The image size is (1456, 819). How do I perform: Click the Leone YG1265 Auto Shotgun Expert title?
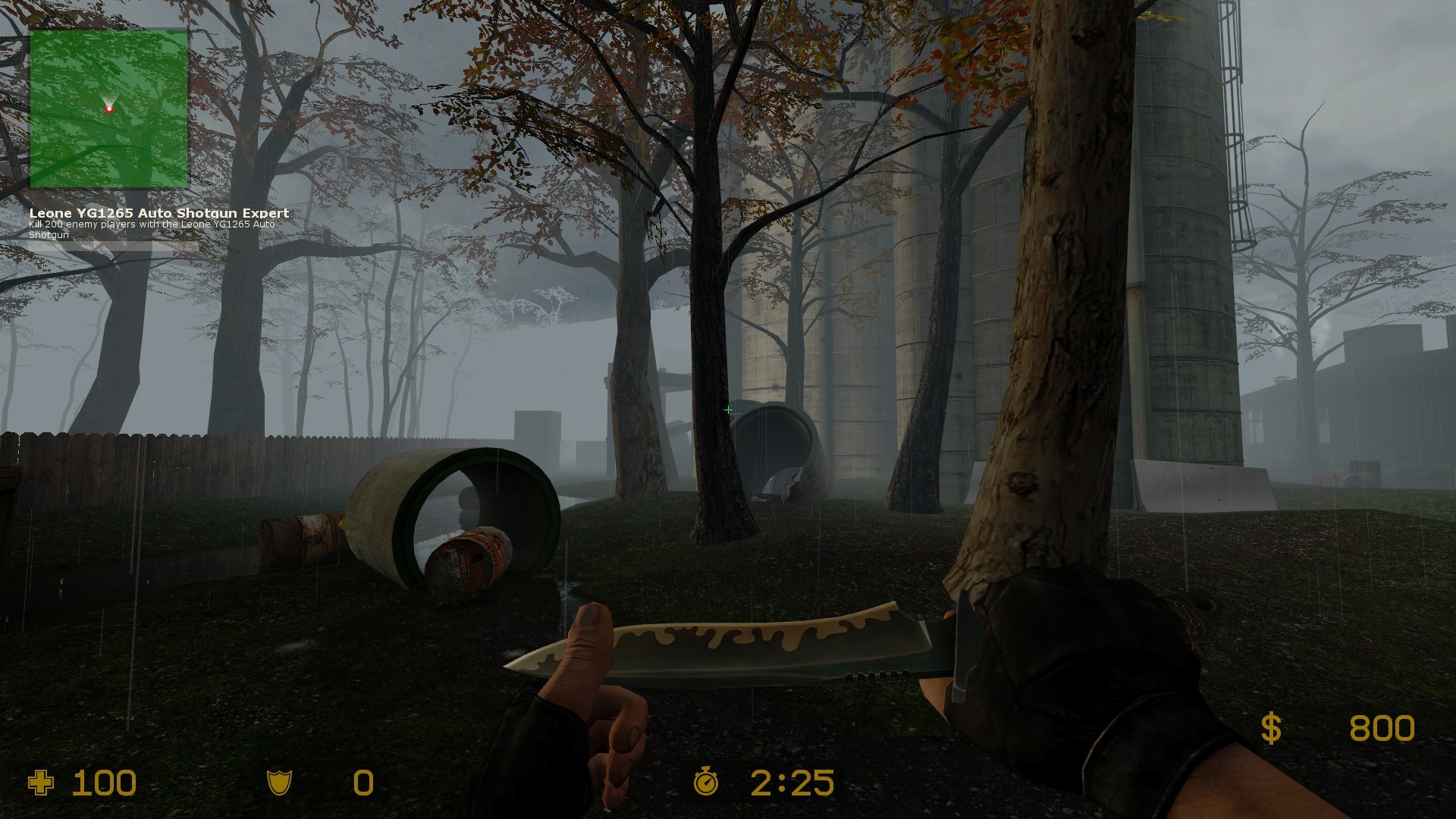[x=158, y=213]
